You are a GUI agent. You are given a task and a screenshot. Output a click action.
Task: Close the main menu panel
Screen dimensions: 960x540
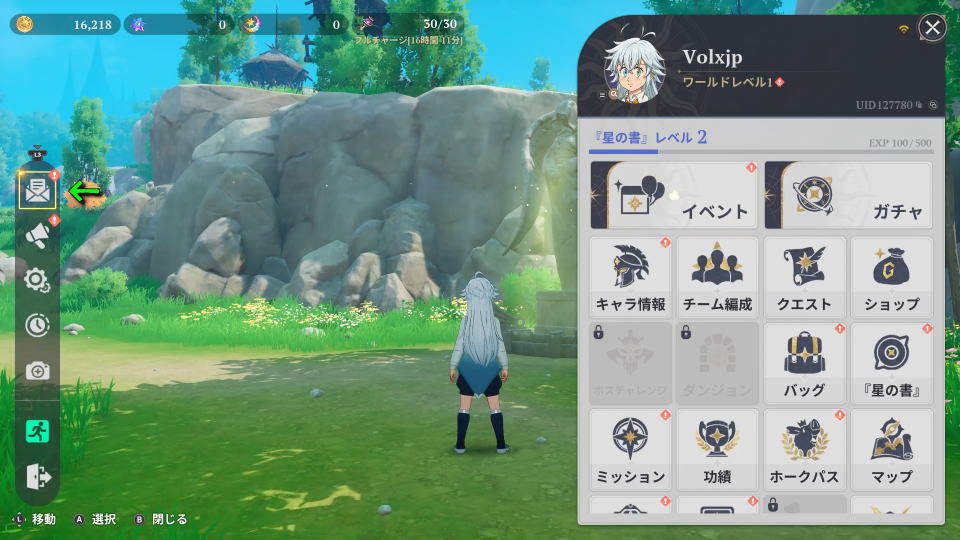(x=932, y=28)
